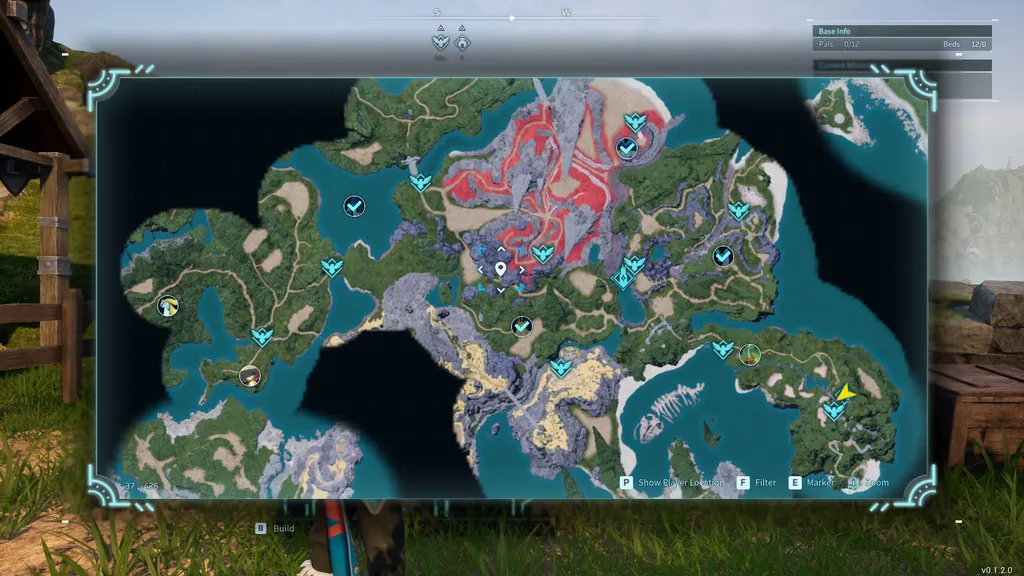Click the Filter map option
The image size is (1024, 576).
pyautogui.click(x=757, y=482)
